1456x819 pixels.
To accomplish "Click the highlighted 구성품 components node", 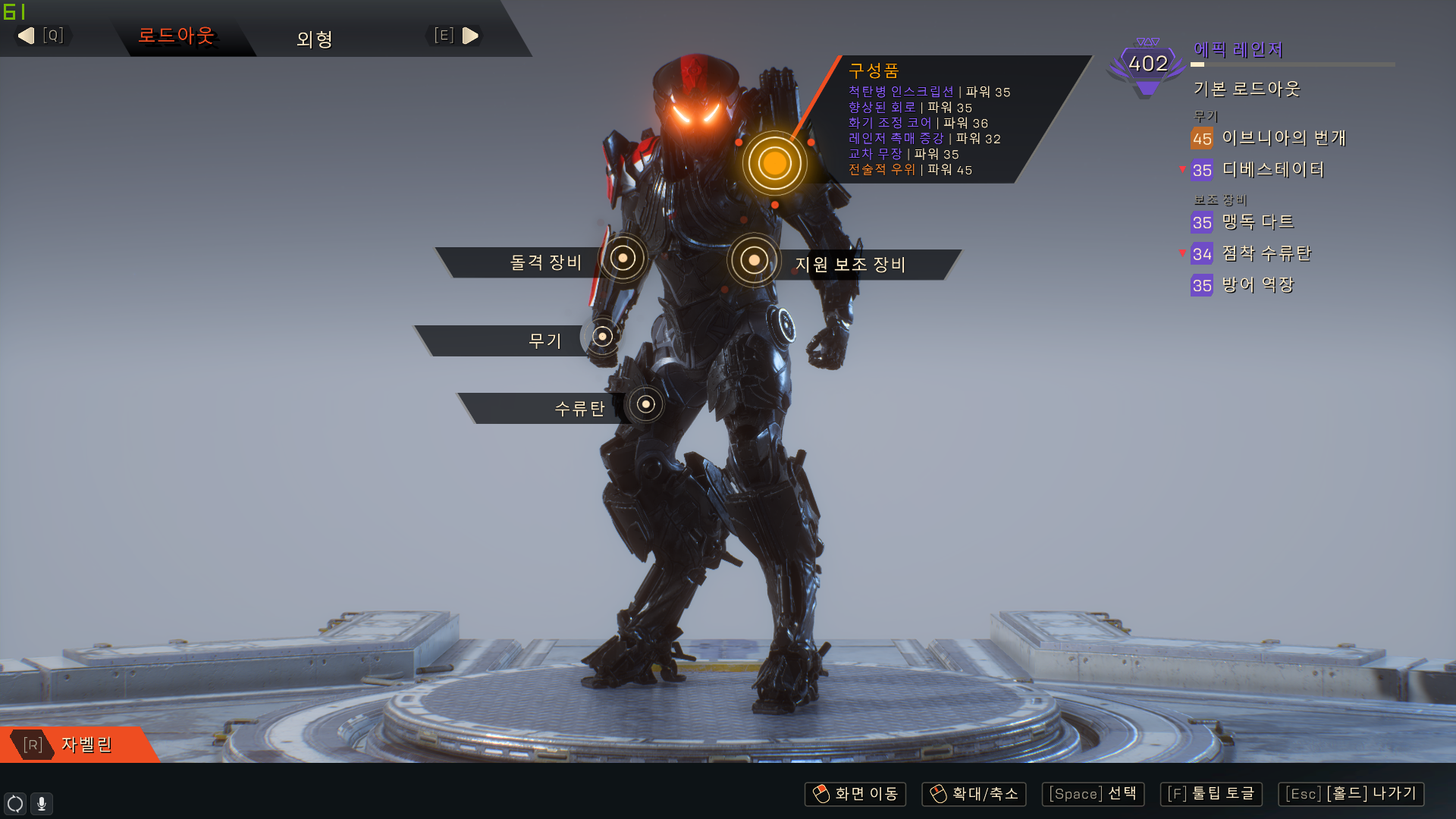I will pyautogui.click(x=774, y=163).
